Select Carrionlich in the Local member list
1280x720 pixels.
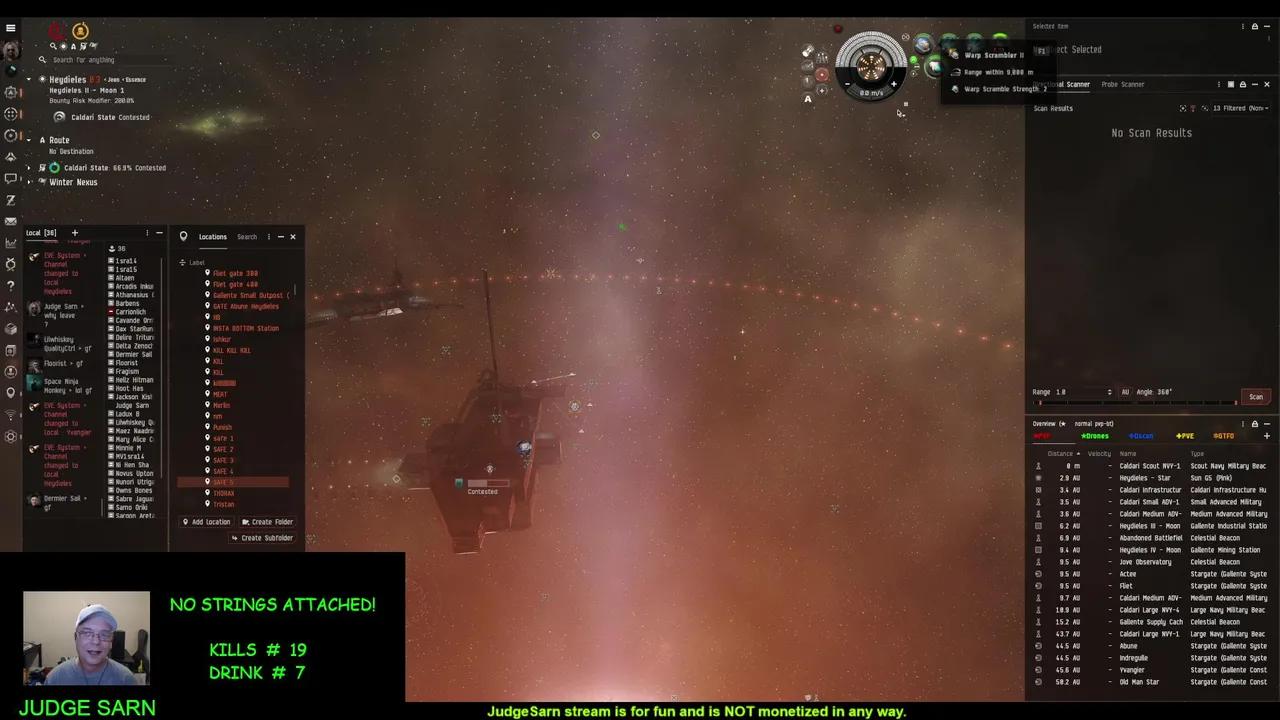tap(131, 312)
